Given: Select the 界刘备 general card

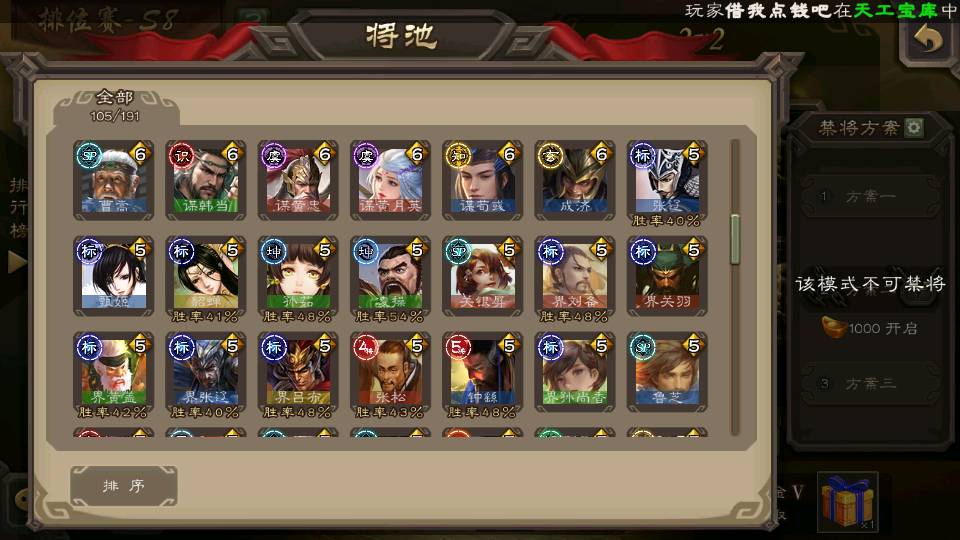Looking at the screenshot, I should 575,276.
